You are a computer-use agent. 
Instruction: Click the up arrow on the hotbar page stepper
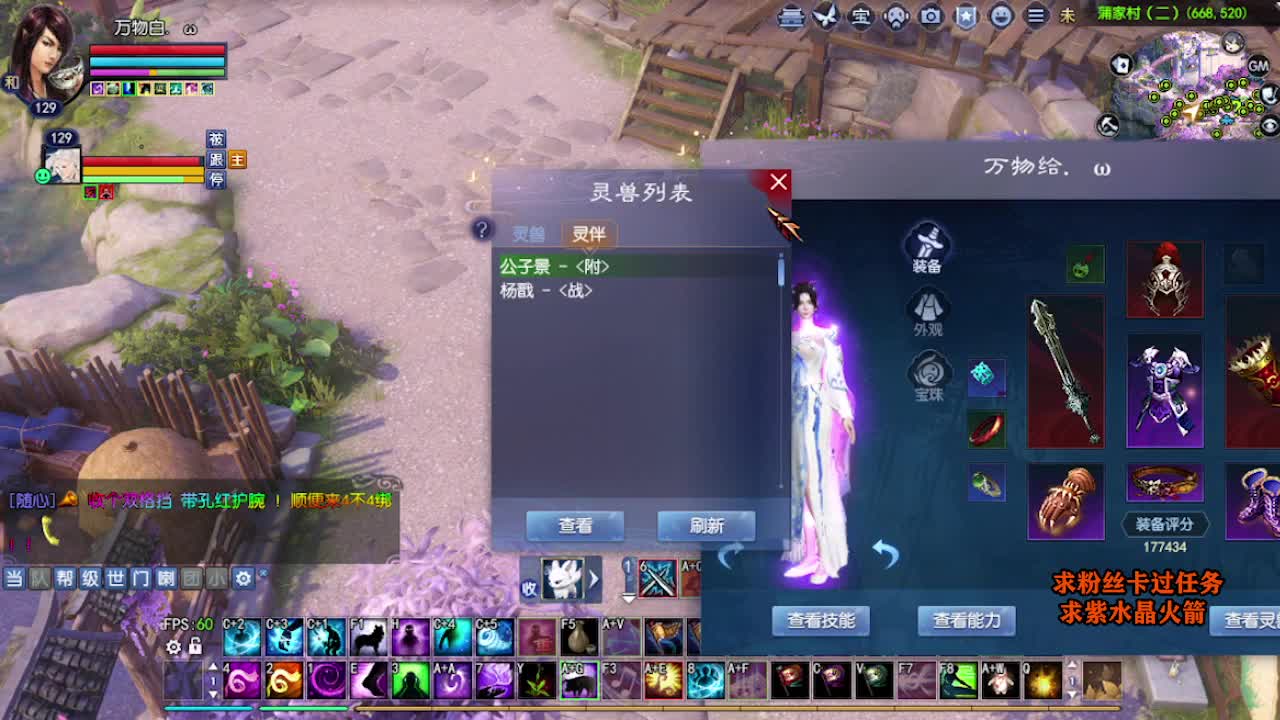point(213,665)
